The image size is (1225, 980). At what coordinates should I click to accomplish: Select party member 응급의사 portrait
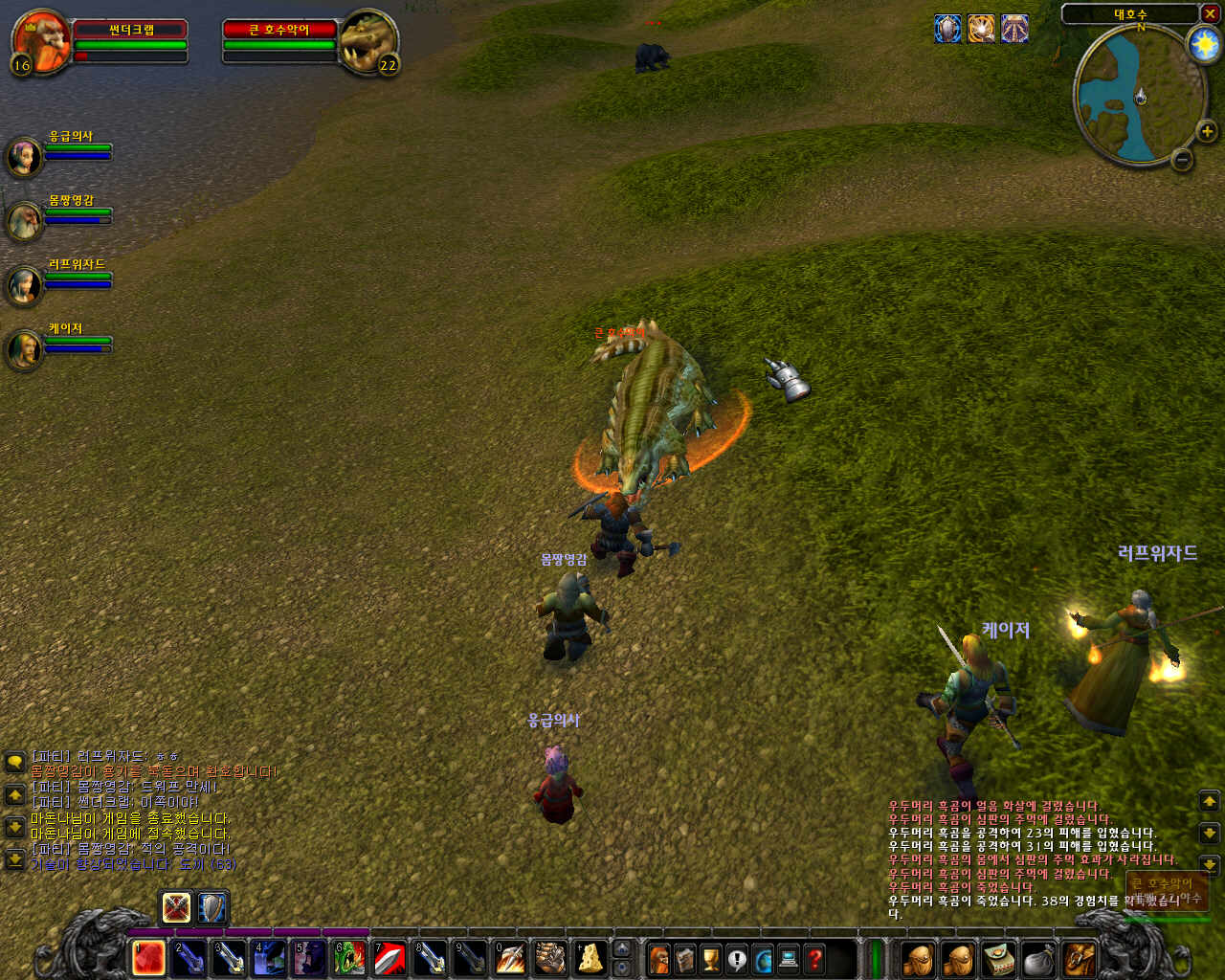pyautogui.click(x=24, y=157)
